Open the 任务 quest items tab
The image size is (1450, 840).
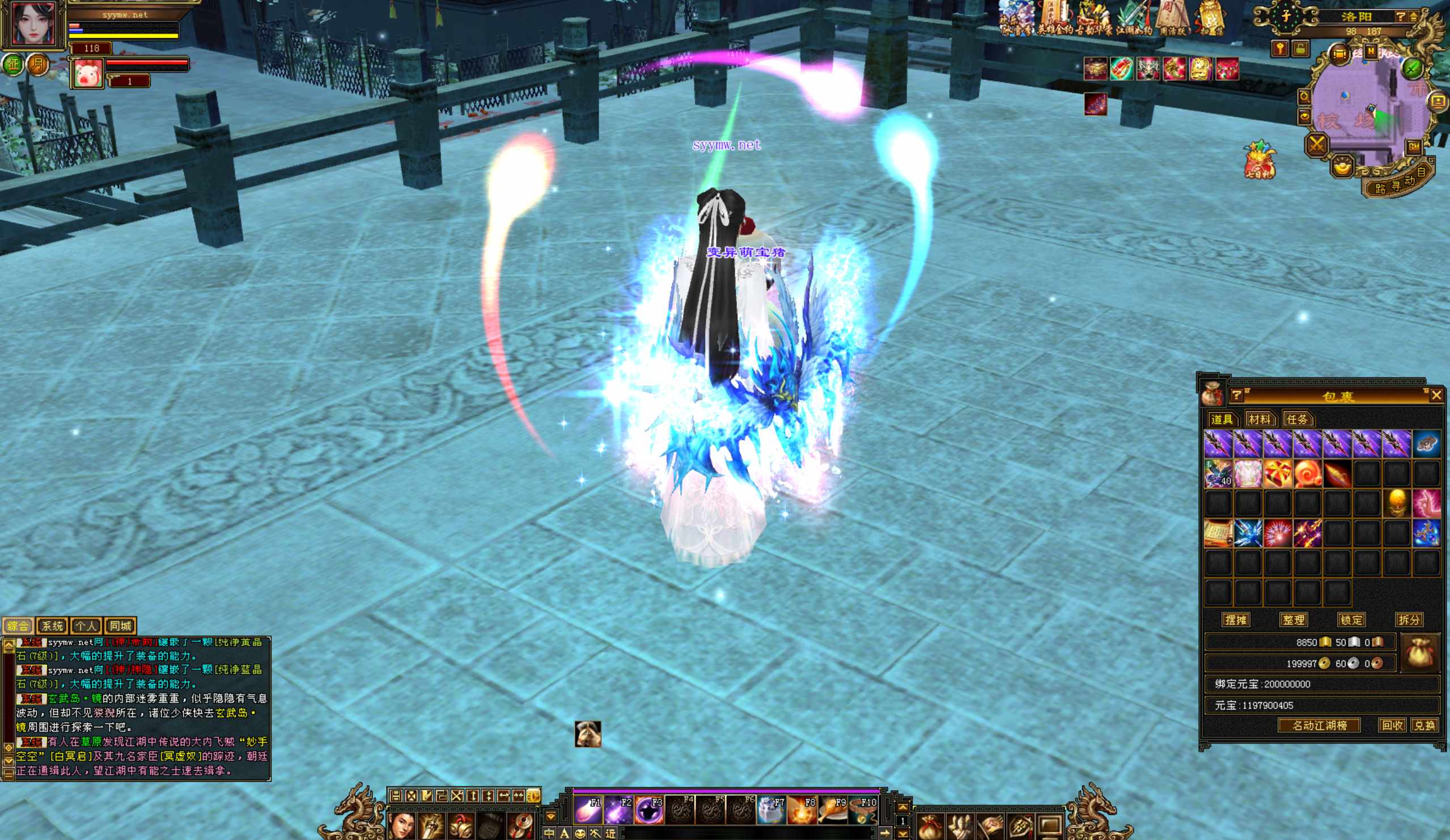[1297, 419]
